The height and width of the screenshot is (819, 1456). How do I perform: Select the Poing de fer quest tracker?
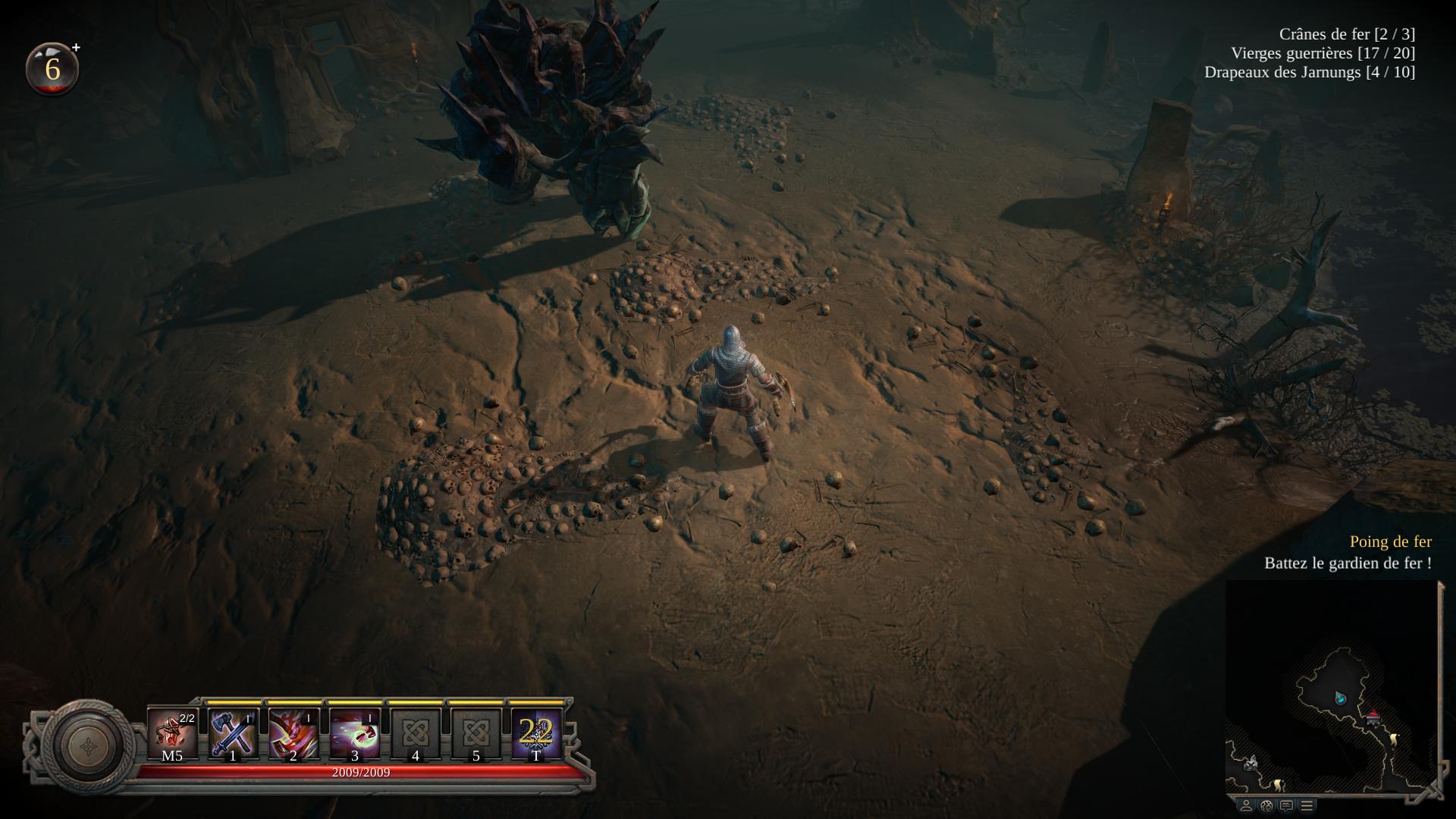click(x=1390, y=541)
